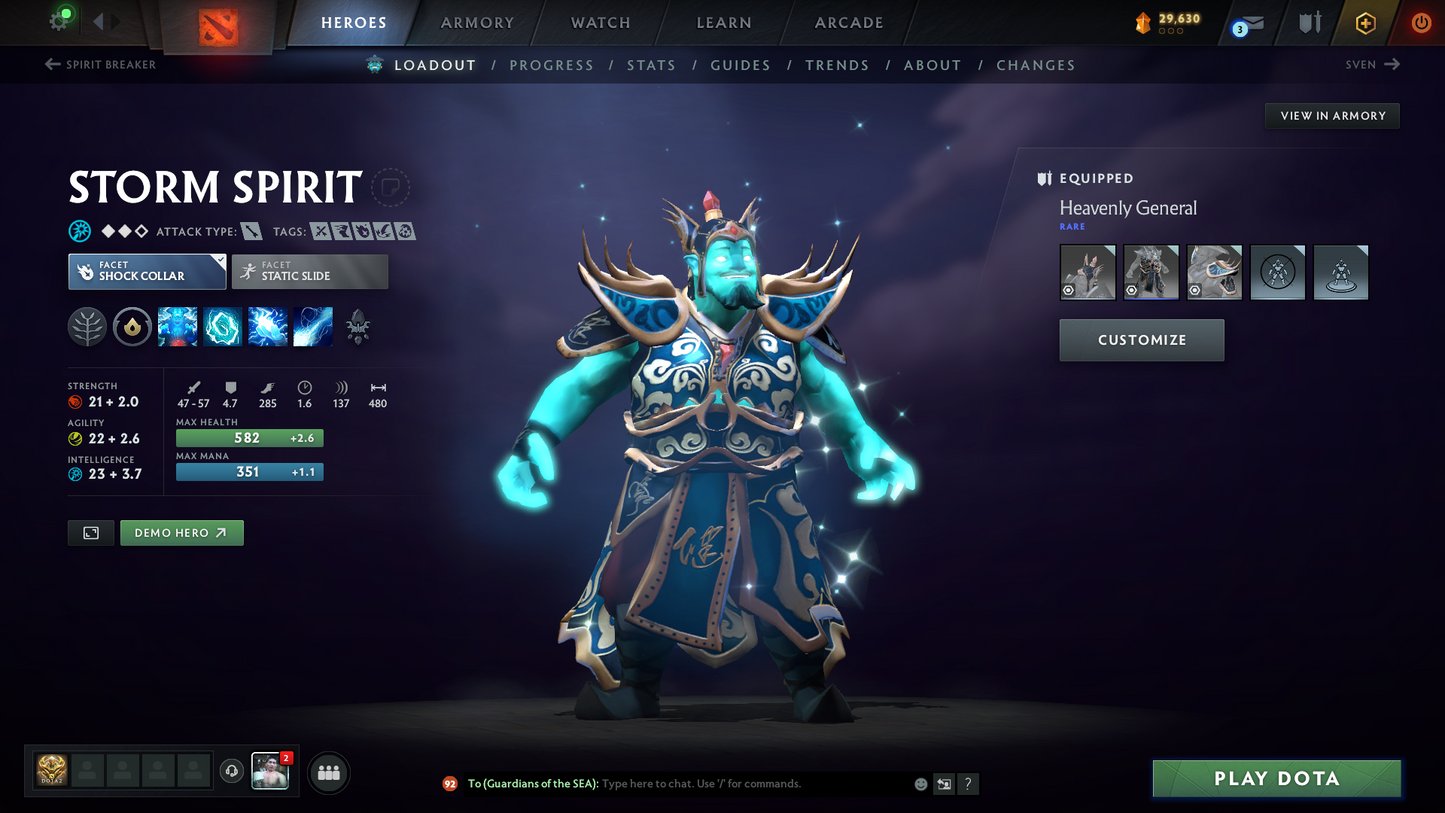Open the Electric Vortex ability icon
Image resolution: width=1445 pixels, height=813 pixels.
pos(222,327)
